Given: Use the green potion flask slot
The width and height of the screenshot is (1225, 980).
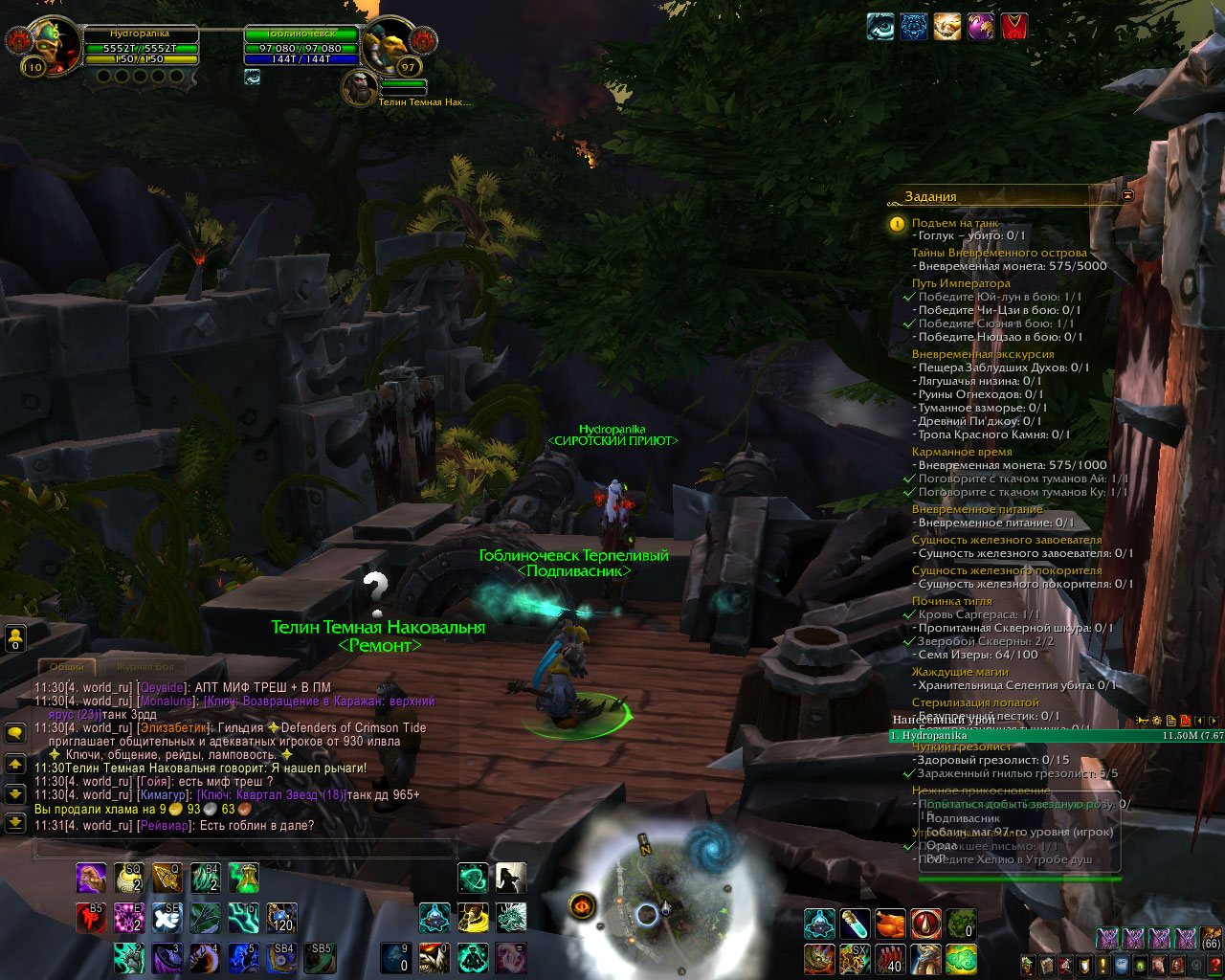Looking at the screenshot, I should [243, 878].
